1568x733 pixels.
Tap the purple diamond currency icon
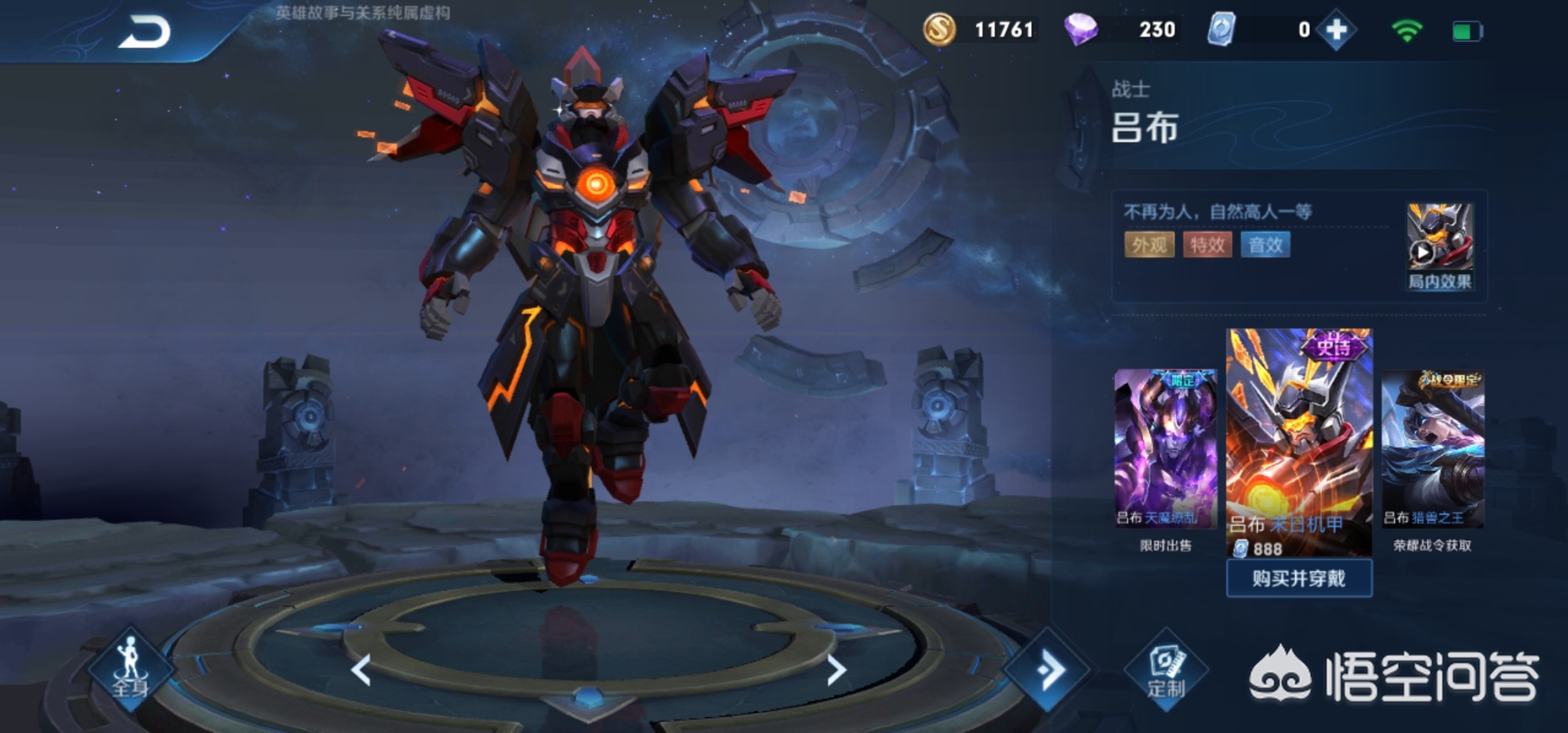pos(1081,30)
